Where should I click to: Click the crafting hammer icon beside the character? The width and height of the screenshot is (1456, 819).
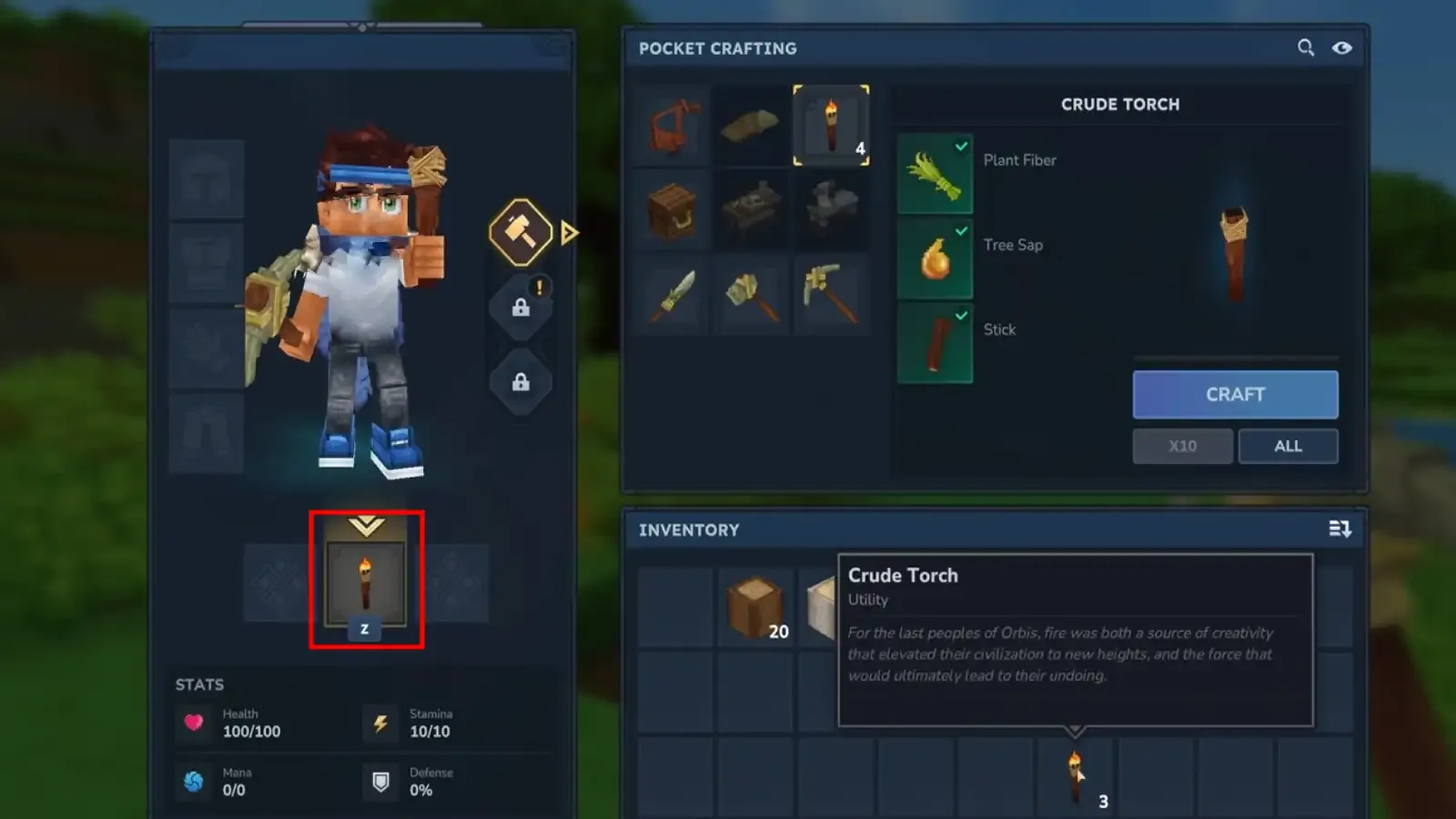click(x=521, y=232)
